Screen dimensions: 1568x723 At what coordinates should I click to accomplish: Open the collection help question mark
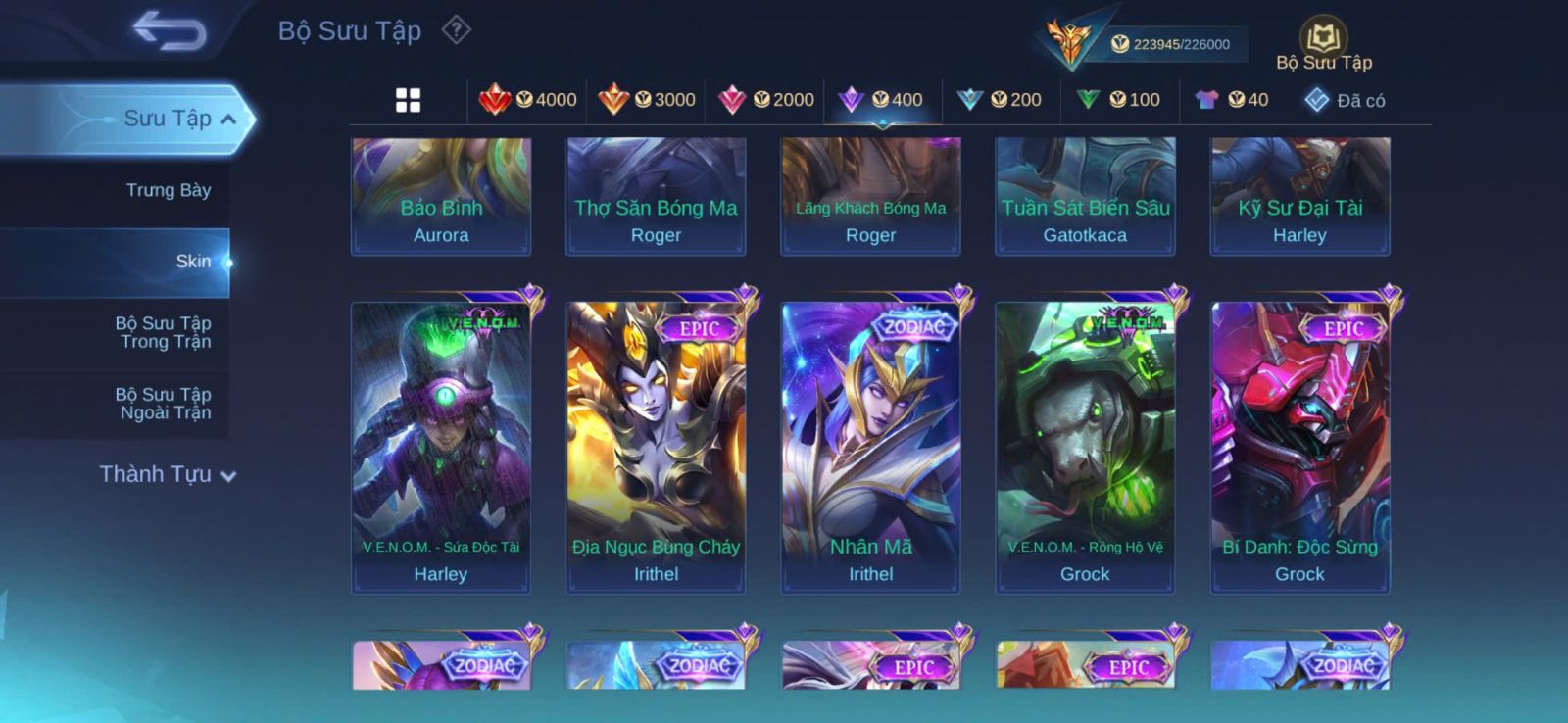pos(456,30)
